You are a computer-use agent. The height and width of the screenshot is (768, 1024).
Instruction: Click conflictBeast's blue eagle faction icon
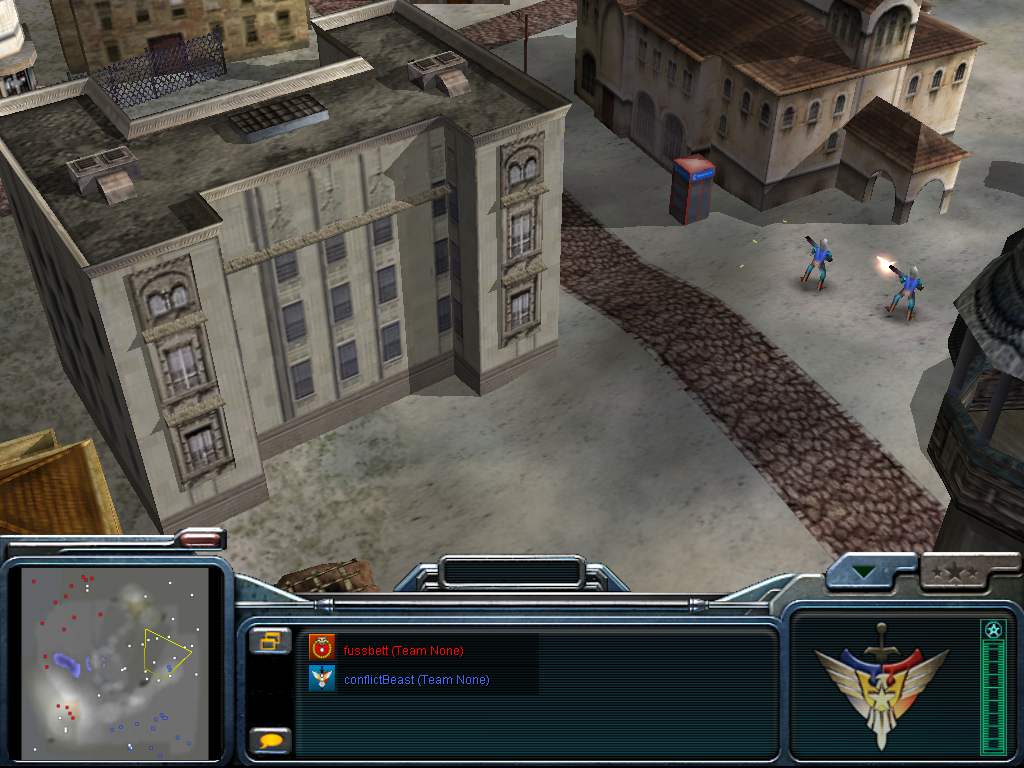pyautogui.click(x=321, y=679)
